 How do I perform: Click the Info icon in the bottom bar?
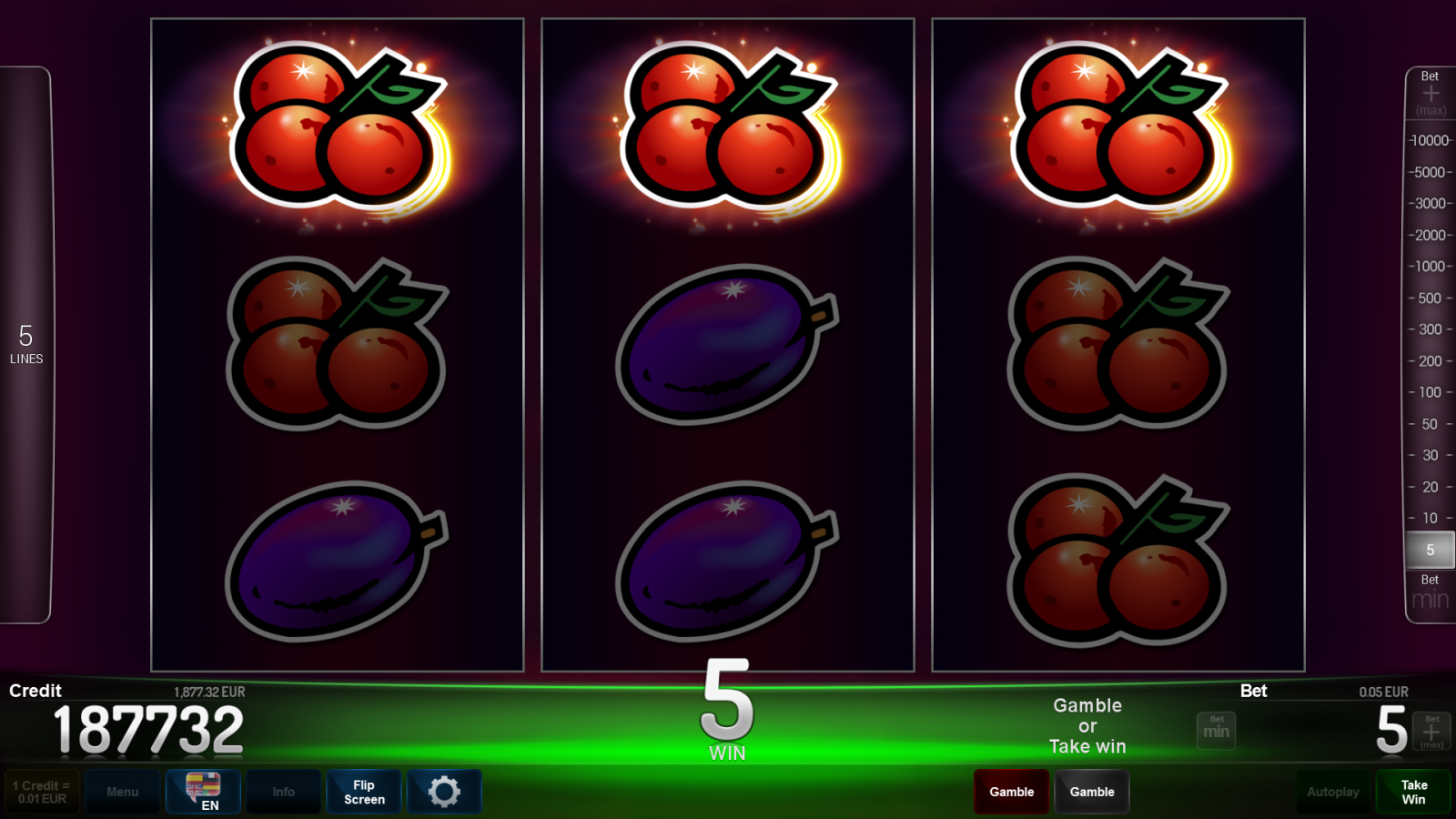pyautogui.click(x=283, y=792)
